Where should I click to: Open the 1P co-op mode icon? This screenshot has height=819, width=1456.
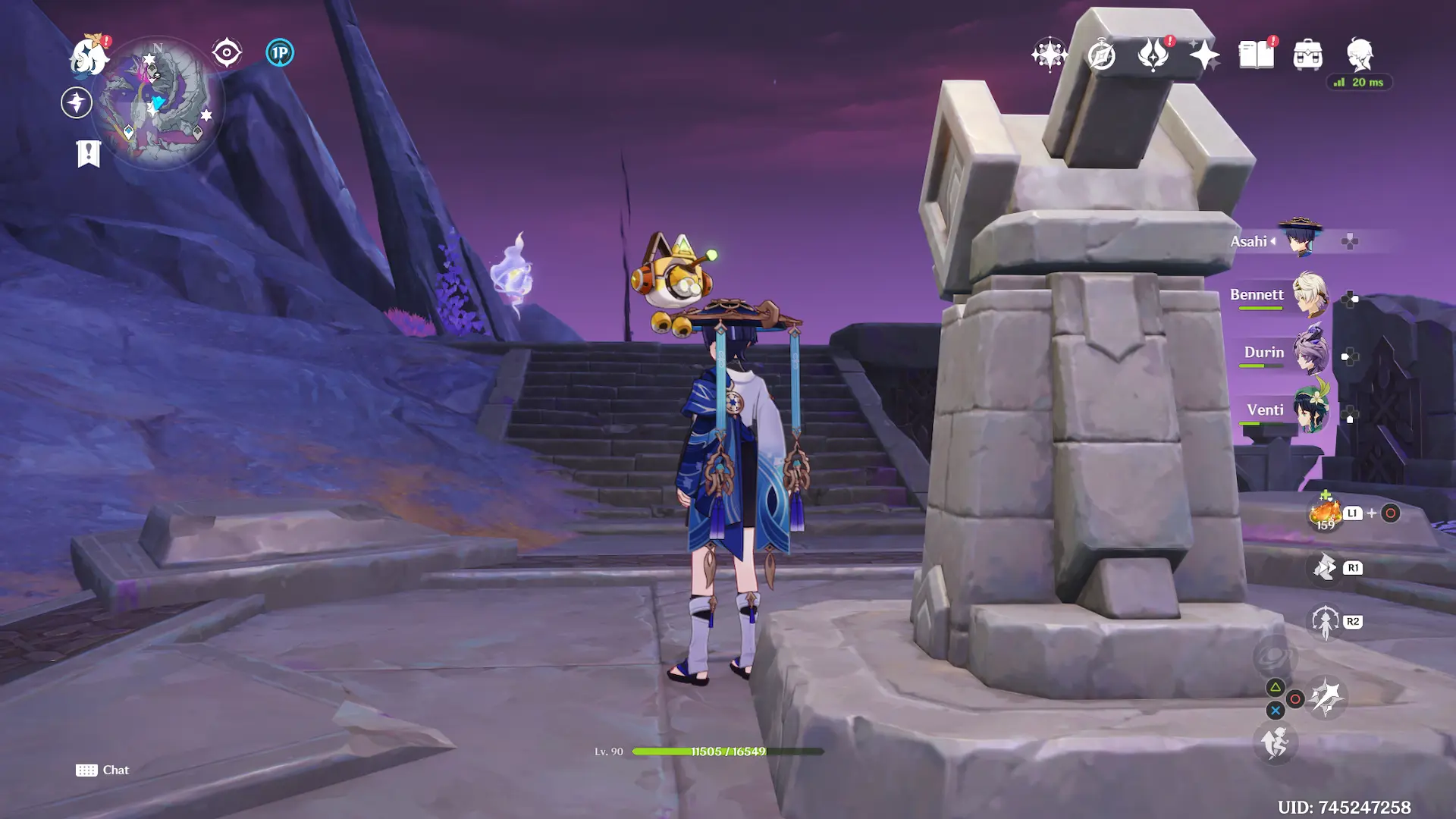(280, 53)
